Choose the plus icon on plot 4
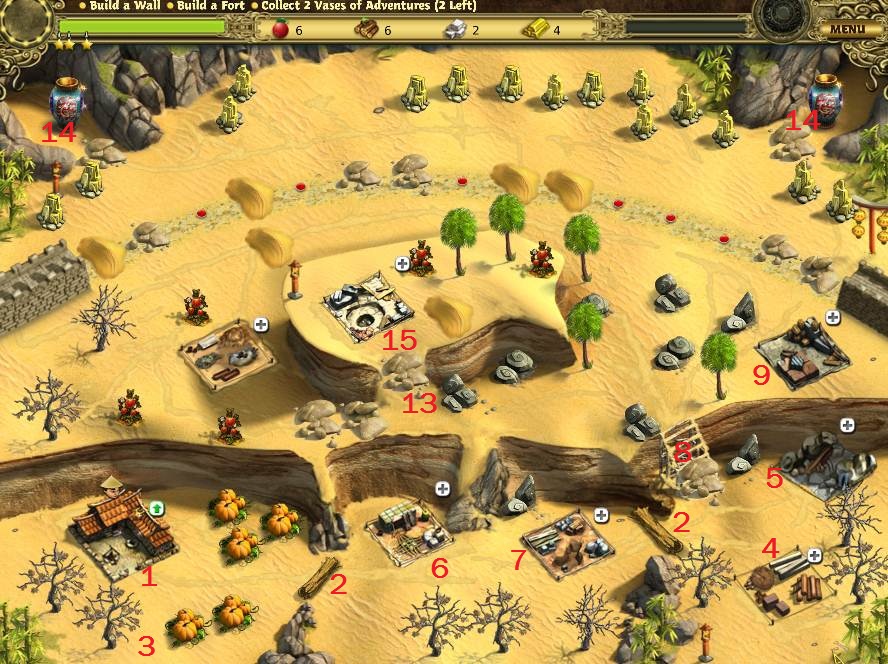This screenshot has width=888, height=664. (x=814, y=555)
